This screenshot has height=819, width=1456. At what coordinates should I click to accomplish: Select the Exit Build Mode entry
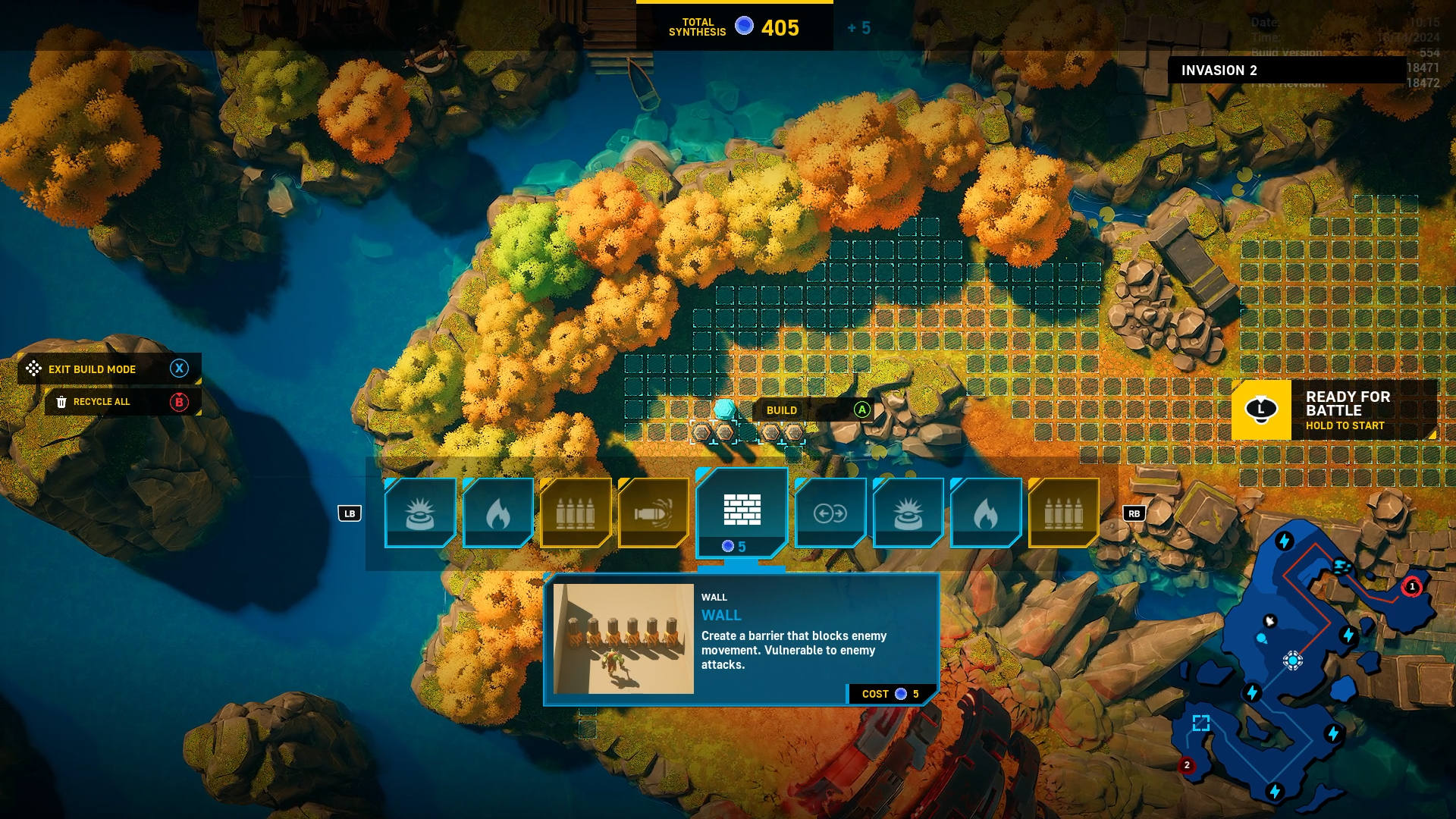pos(91,369)
